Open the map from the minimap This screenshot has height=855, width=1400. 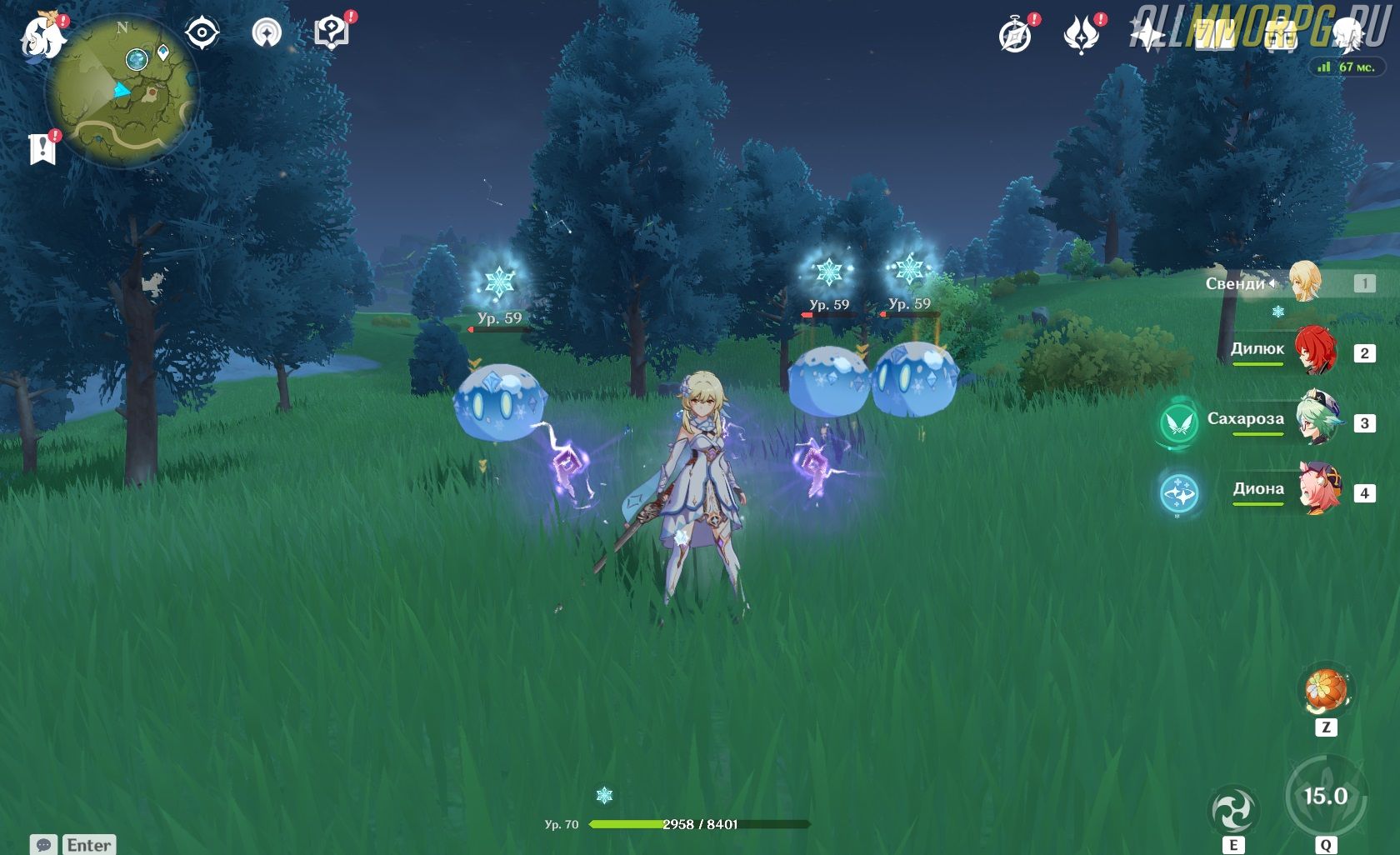coord(122,92)
